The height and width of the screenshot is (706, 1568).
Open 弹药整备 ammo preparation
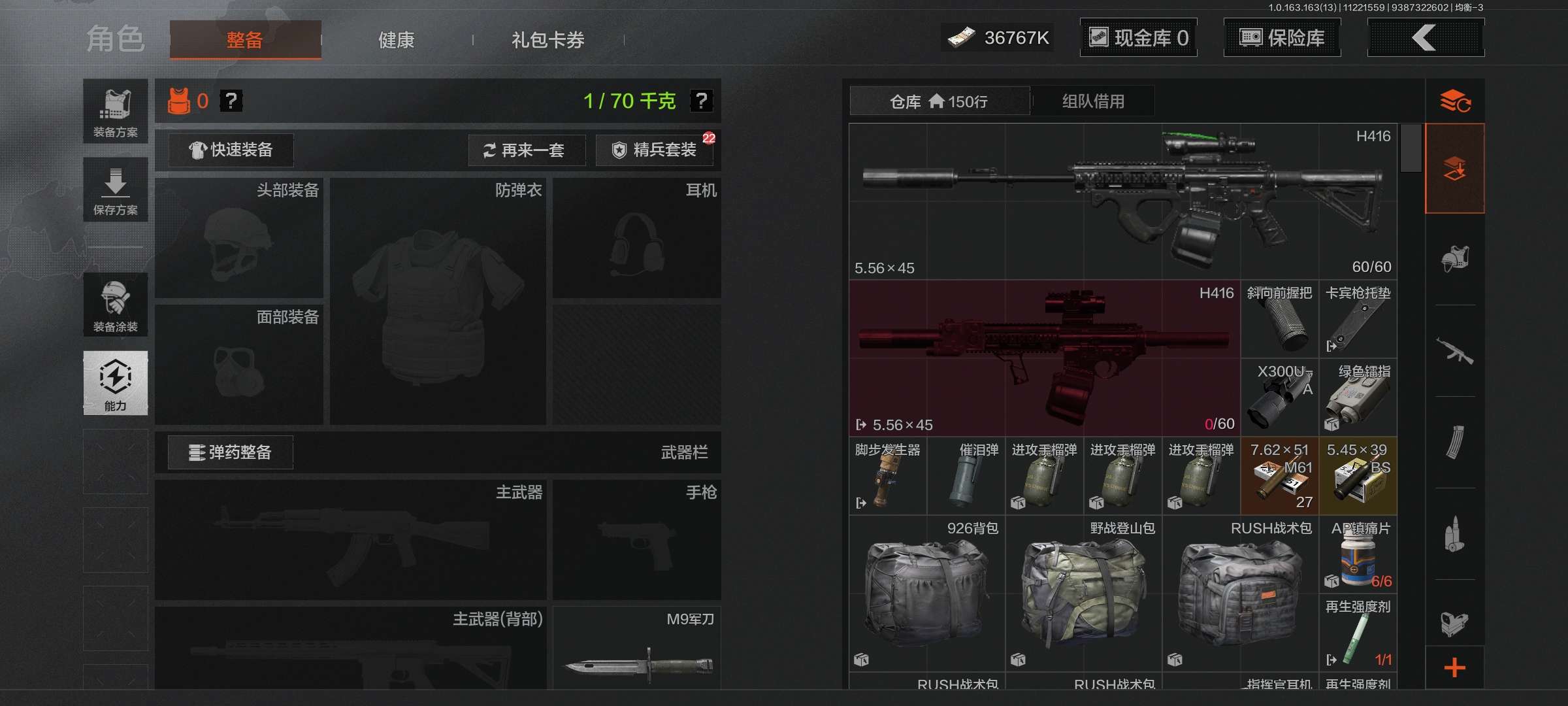coord(230,452)
